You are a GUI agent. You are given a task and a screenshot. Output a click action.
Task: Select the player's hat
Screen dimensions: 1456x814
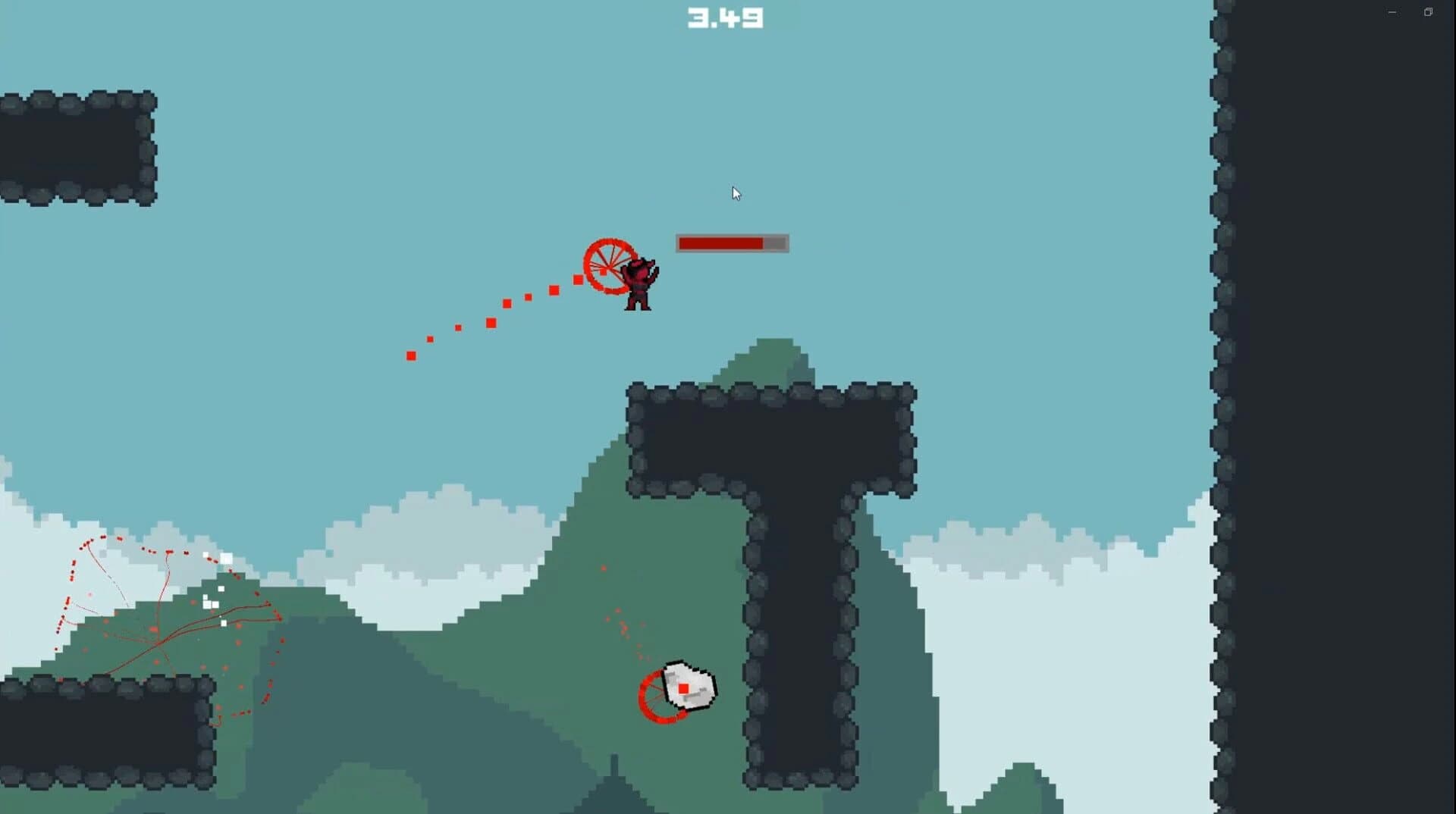coord(641,264)
